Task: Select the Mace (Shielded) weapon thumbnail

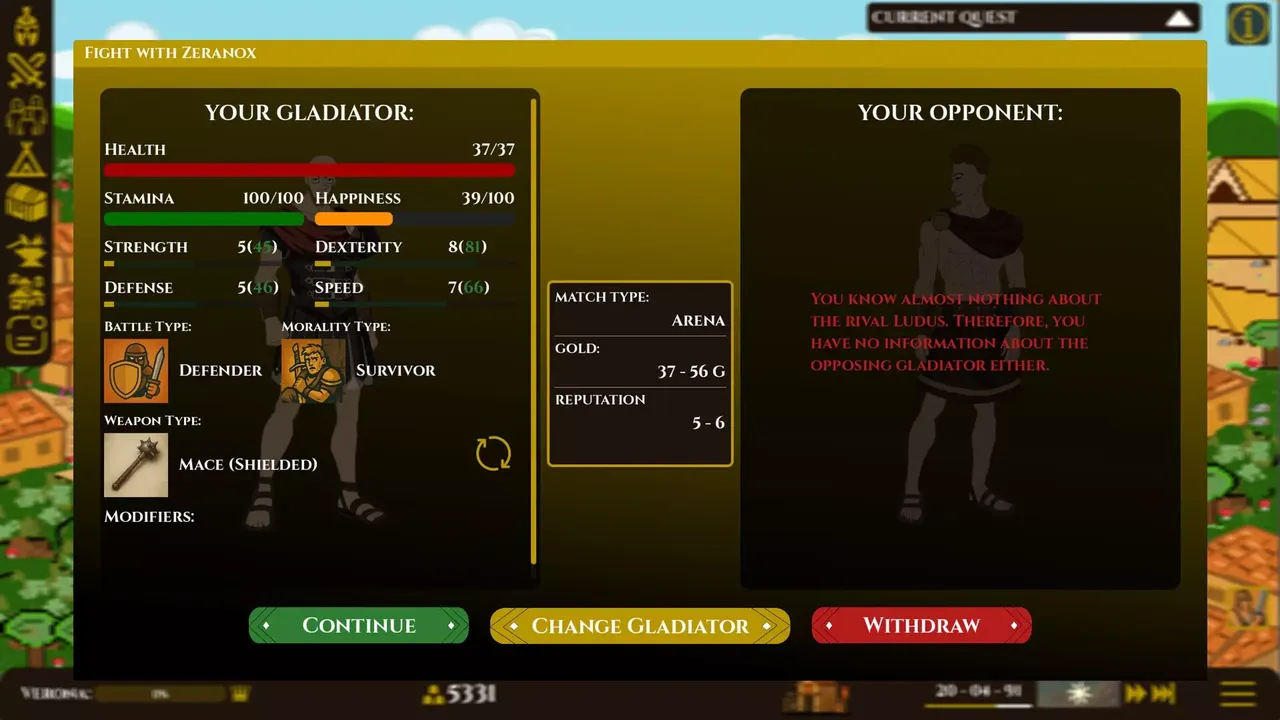Action: (x=136, y=464)
